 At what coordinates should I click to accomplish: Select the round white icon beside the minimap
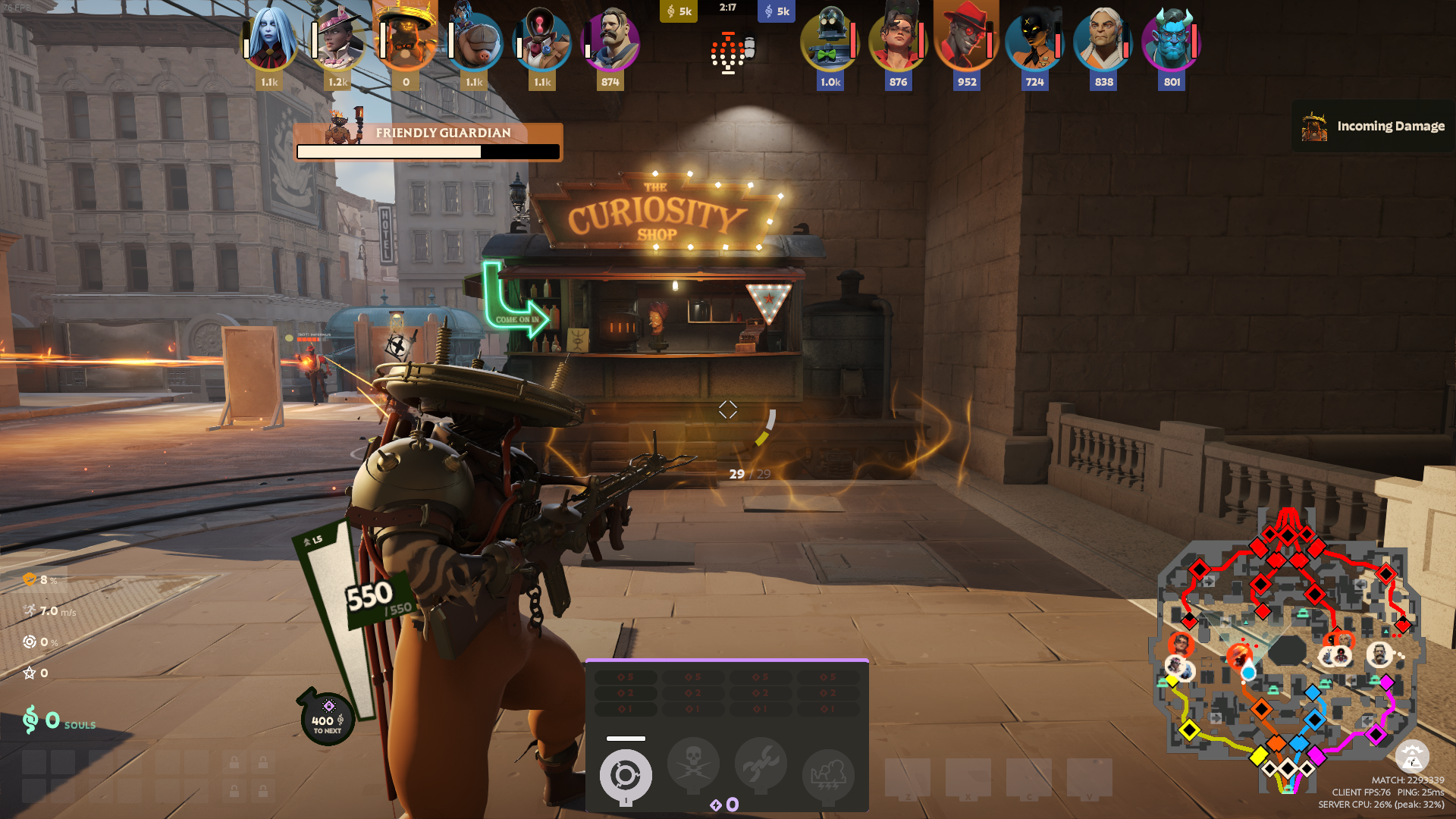[x=1412, y=757]
